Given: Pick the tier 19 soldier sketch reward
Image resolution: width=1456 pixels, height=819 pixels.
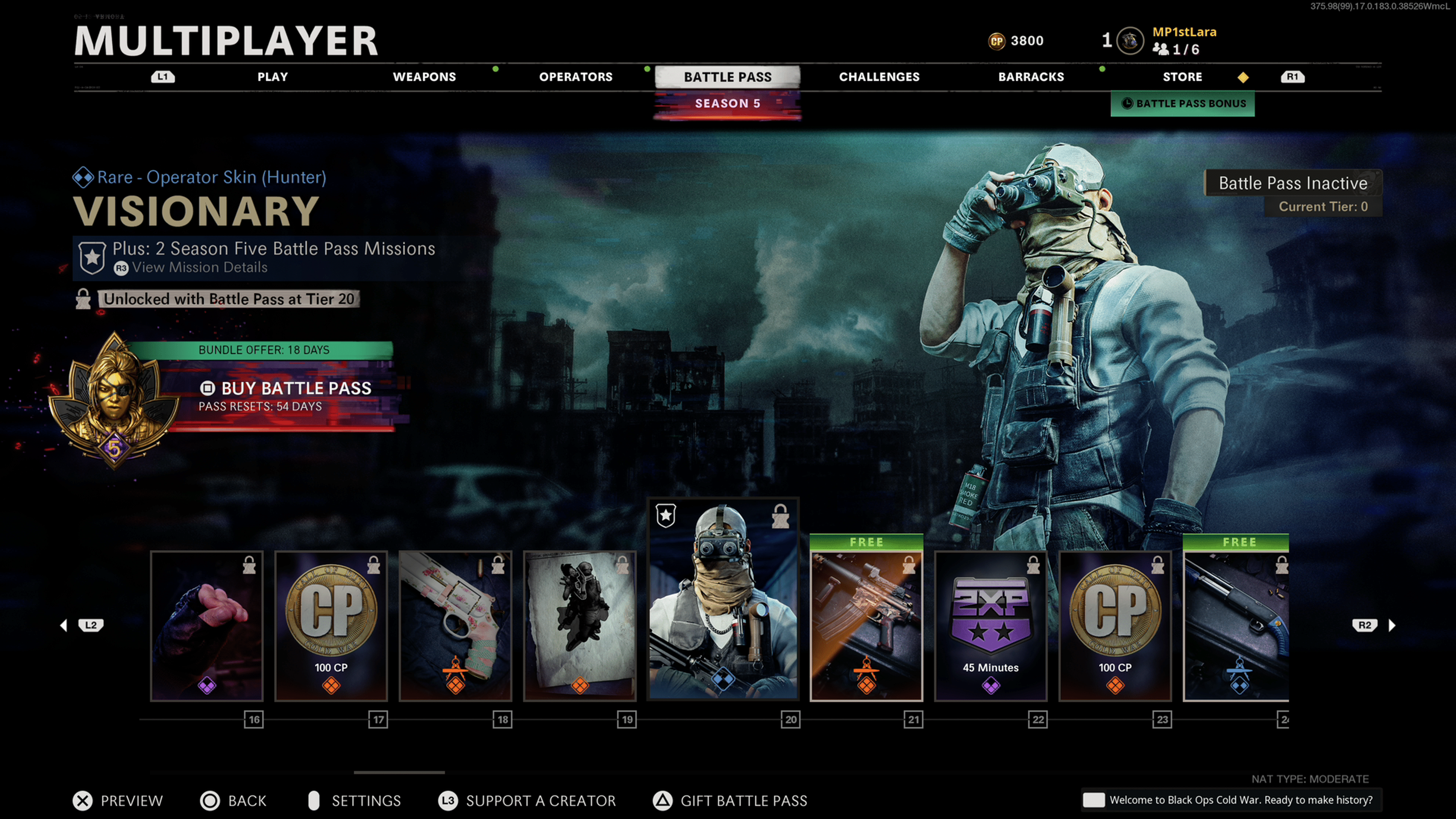Looking at the screenshot, I should coord(580,626).
